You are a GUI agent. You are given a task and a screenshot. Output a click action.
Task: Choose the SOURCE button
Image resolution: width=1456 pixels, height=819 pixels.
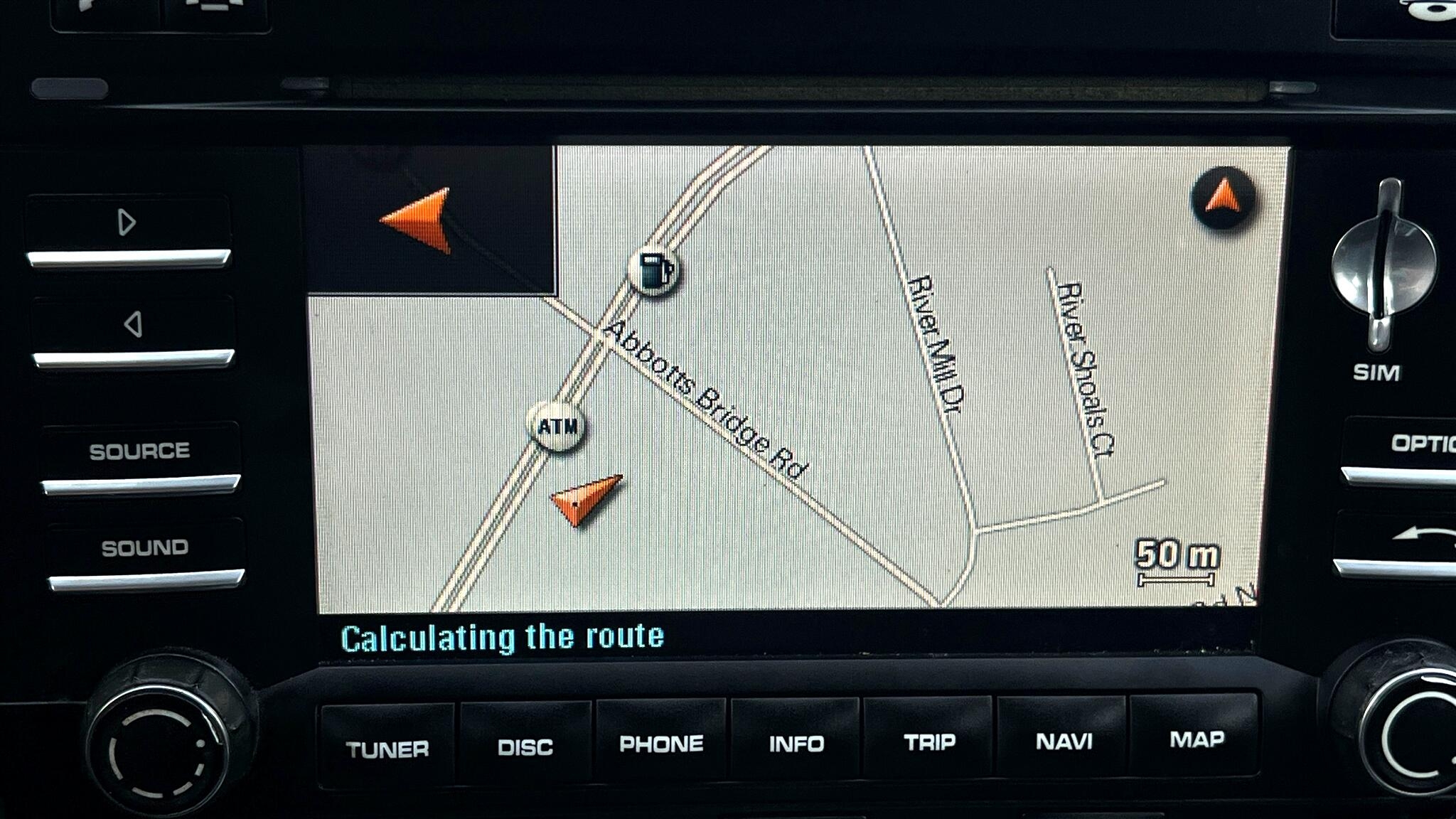(x=139, y=451)
